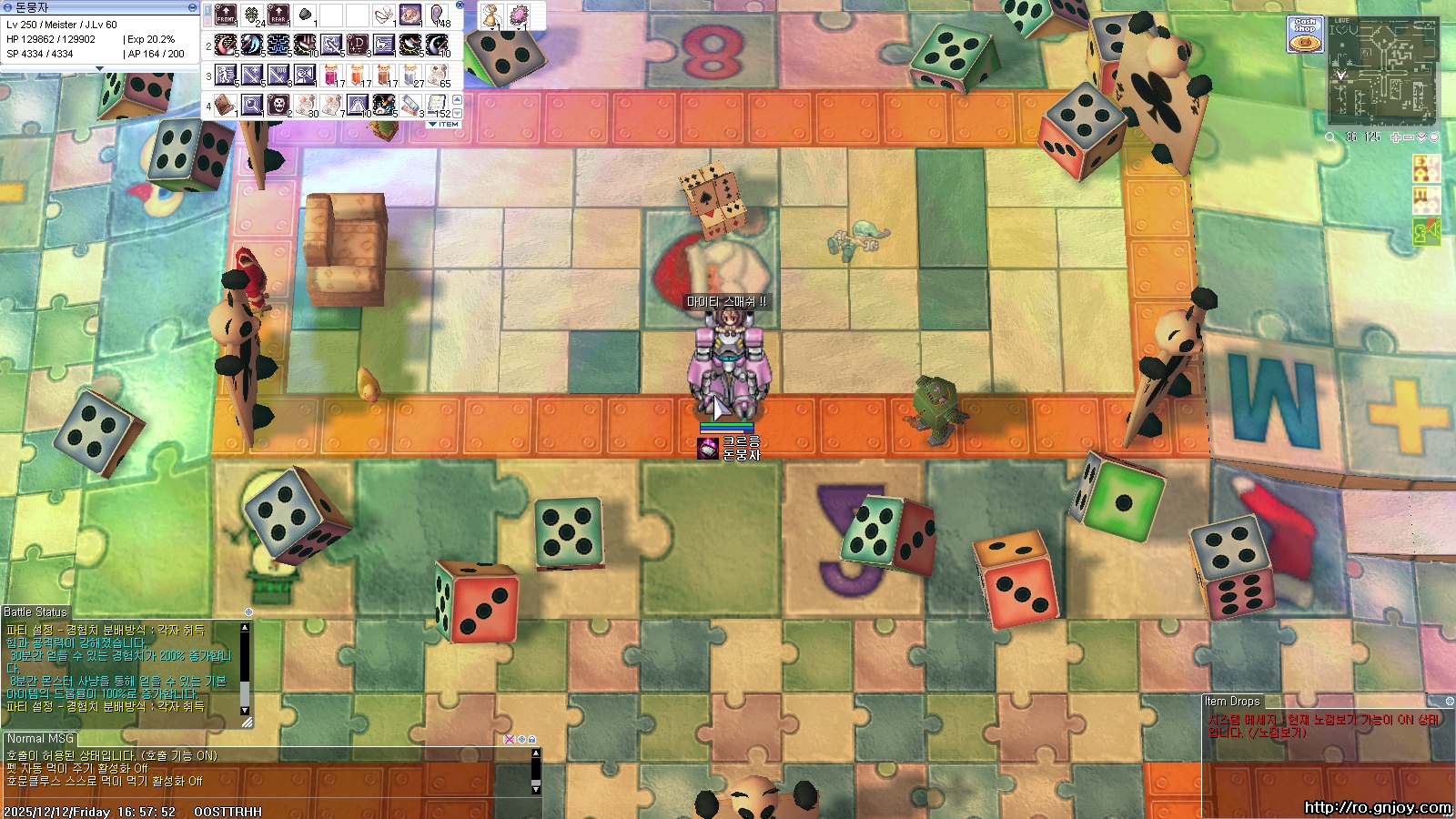Image resolution: width=1456 pixels, height=819 pixels.
Task: Select the Normal MSG chat tab
Action: coord(40,739)
